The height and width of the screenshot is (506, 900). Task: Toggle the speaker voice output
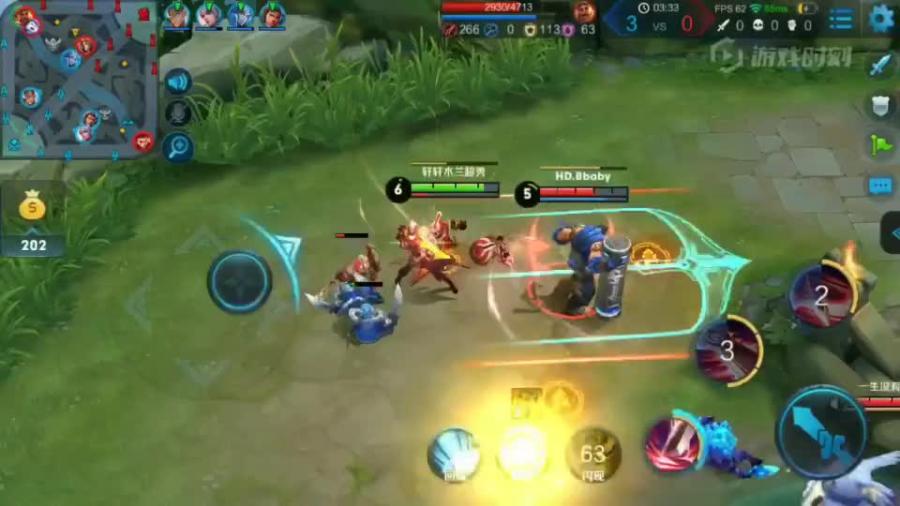click(x=178, y=82)
